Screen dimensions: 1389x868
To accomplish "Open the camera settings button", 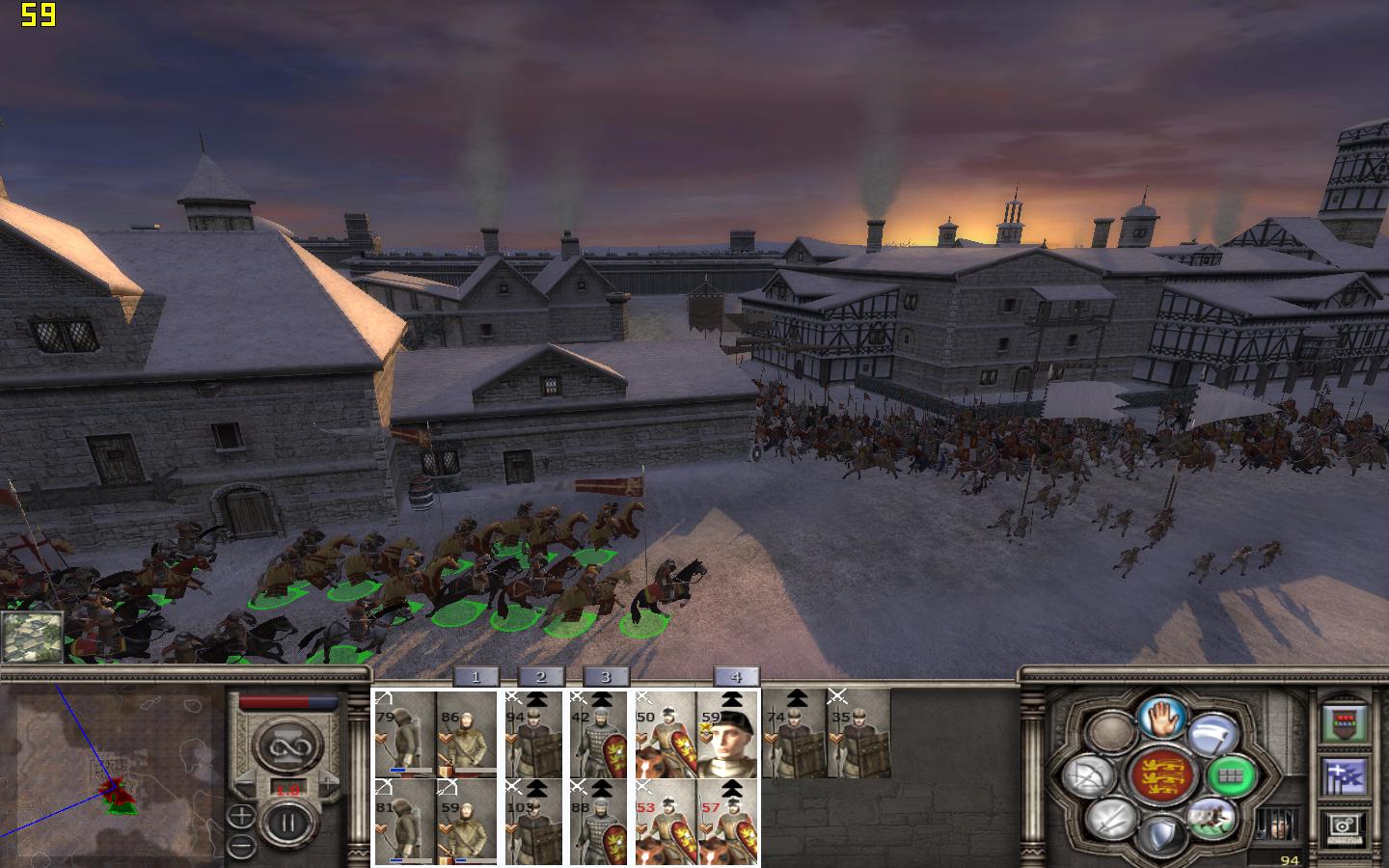I will [1345, 826].
